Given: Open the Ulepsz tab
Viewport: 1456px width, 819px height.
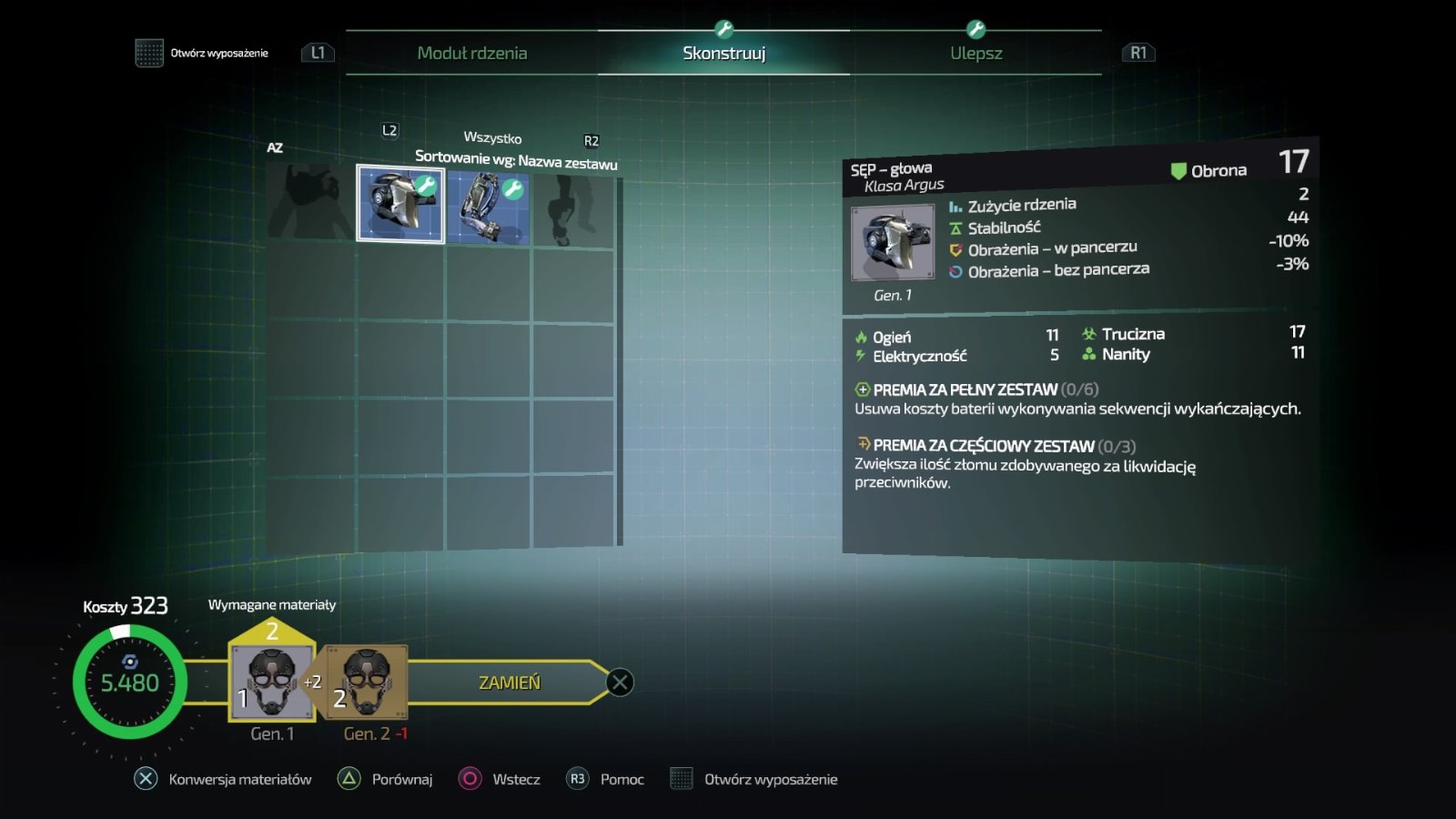Looking at the screenshot, I should (x=976, y=53).
